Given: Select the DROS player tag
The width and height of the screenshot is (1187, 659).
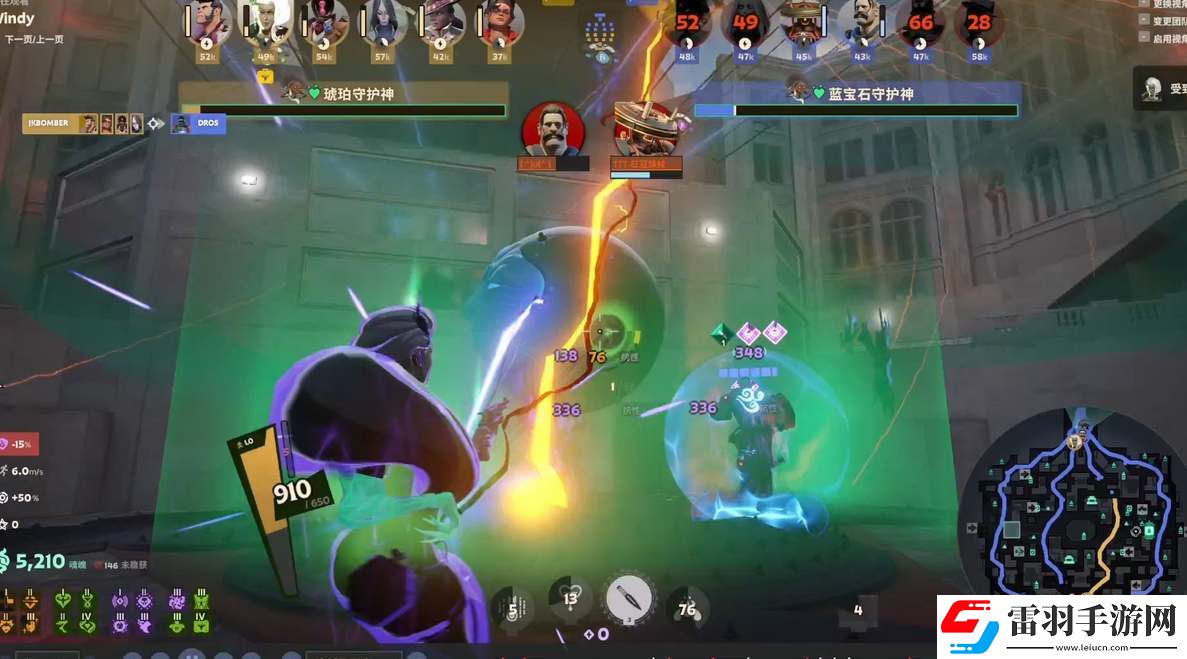Looking at the screenshot, I should click(198, 123).
